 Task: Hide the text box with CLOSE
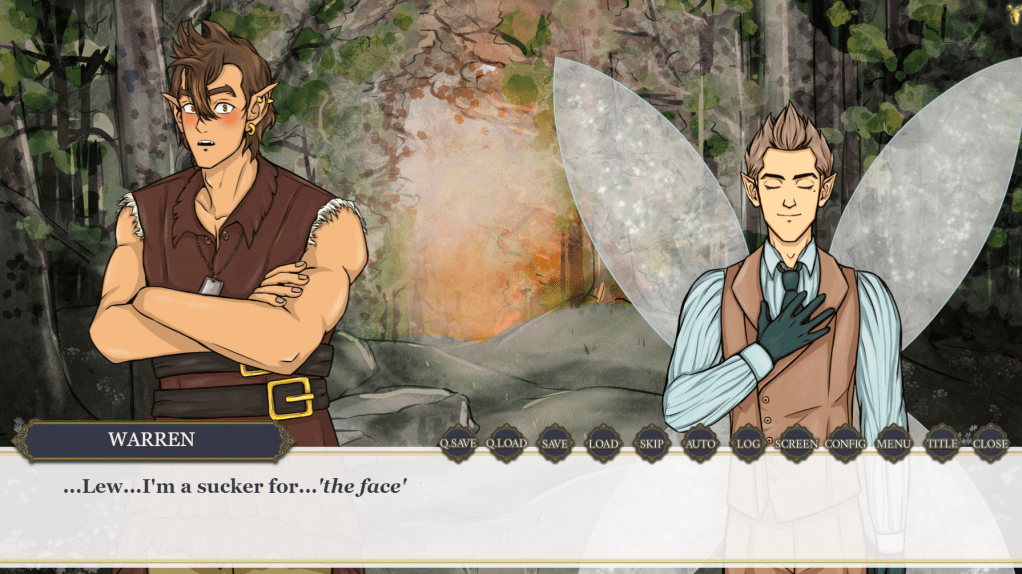[990, 443]
